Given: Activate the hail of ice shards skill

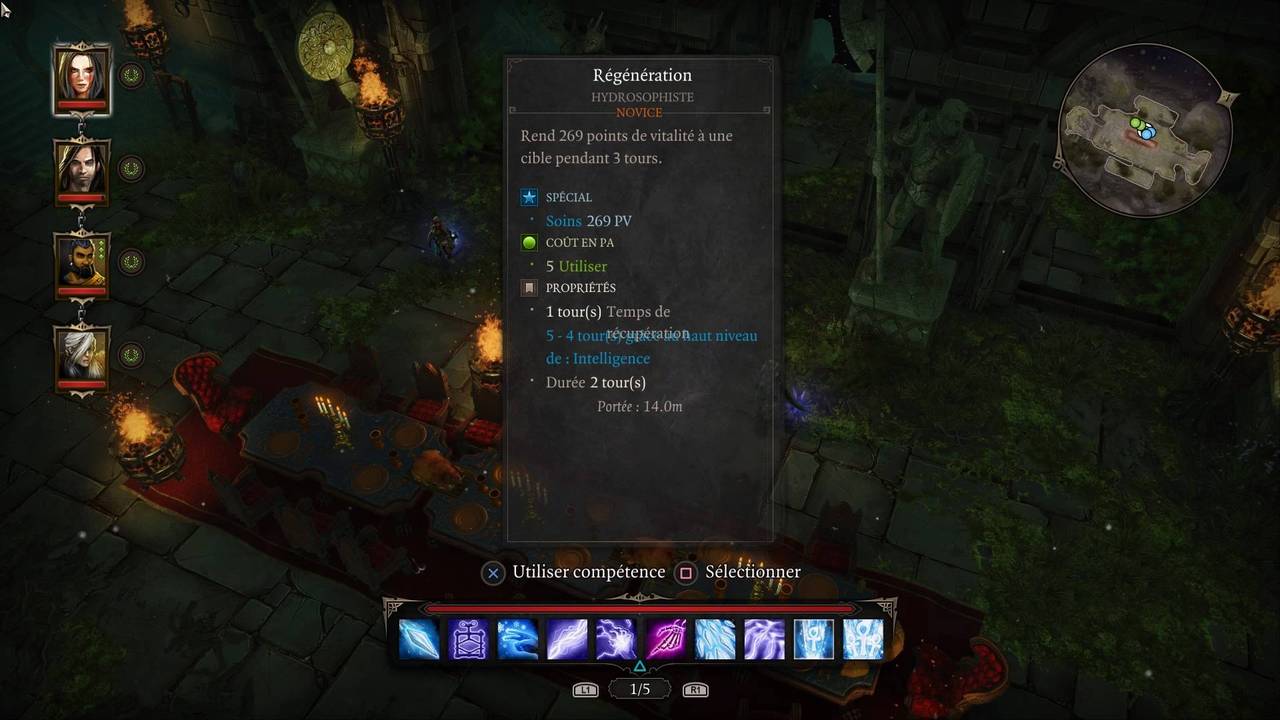Looking at the screenshot, I should click(x=715, y=639).
